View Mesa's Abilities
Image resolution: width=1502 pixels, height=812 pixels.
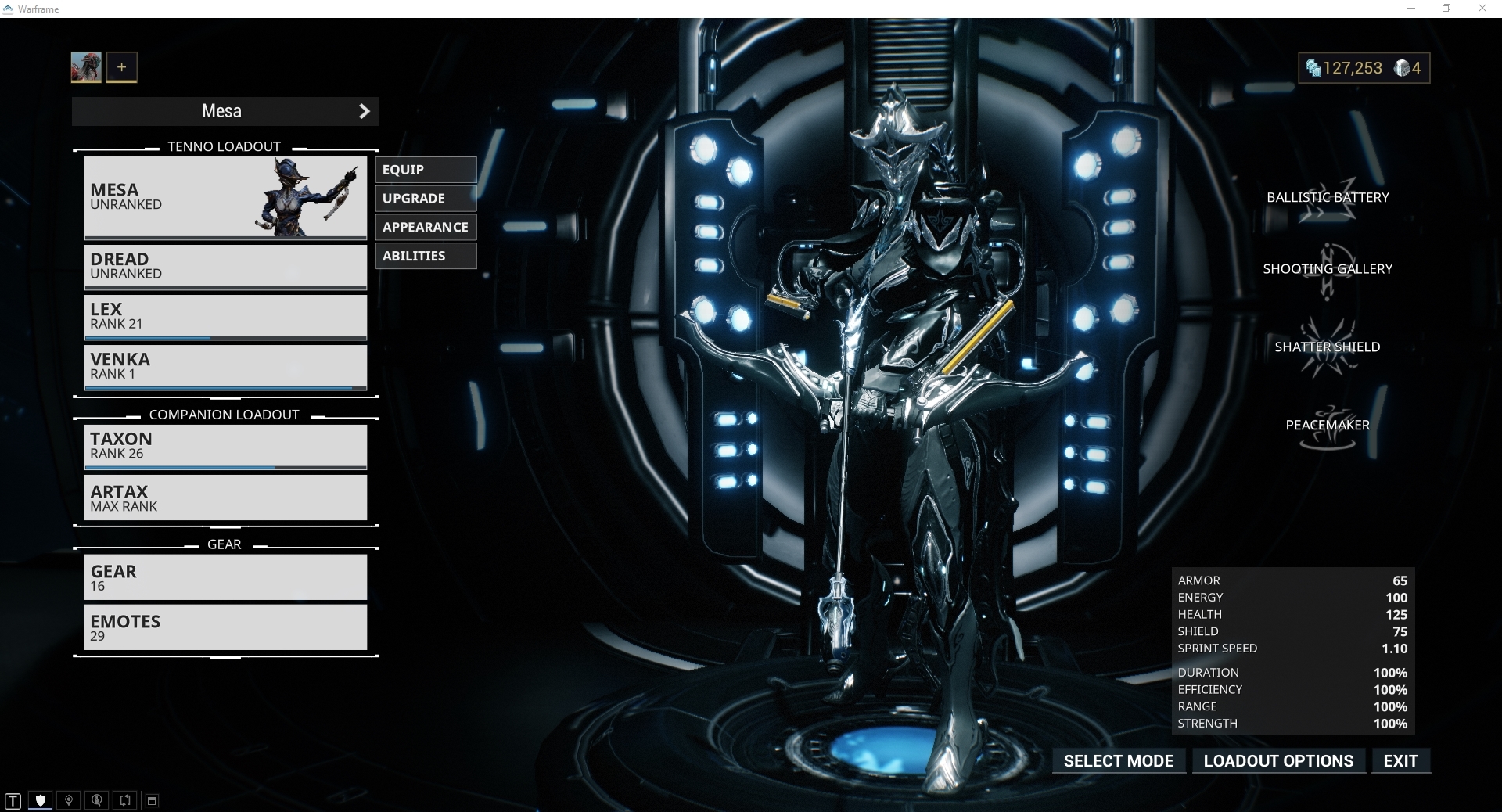[426, 256]
